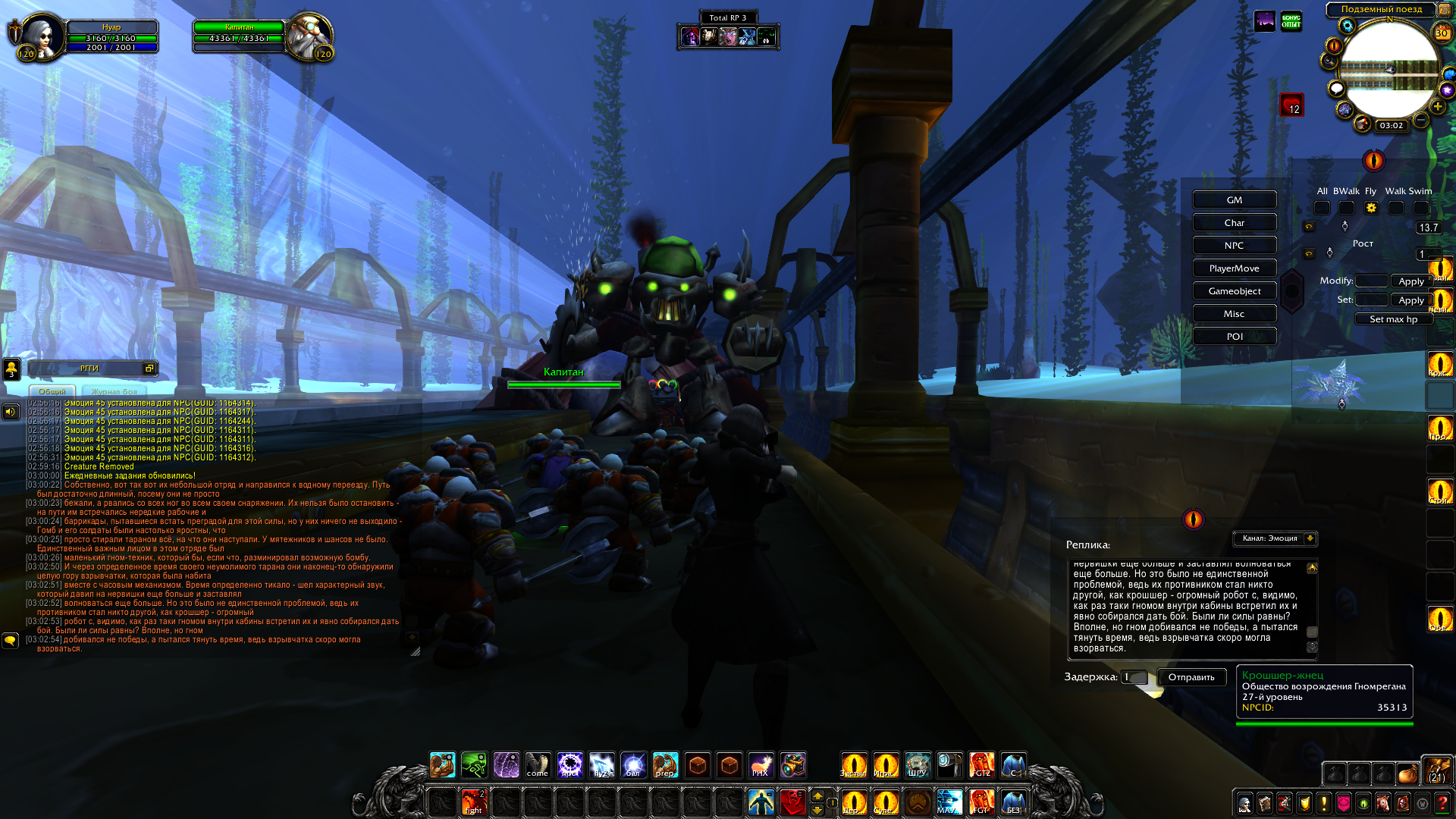This screenshot has height=819, width=1456.
Task: Click the Set max hp button
Action: (x=1393, y=319)
